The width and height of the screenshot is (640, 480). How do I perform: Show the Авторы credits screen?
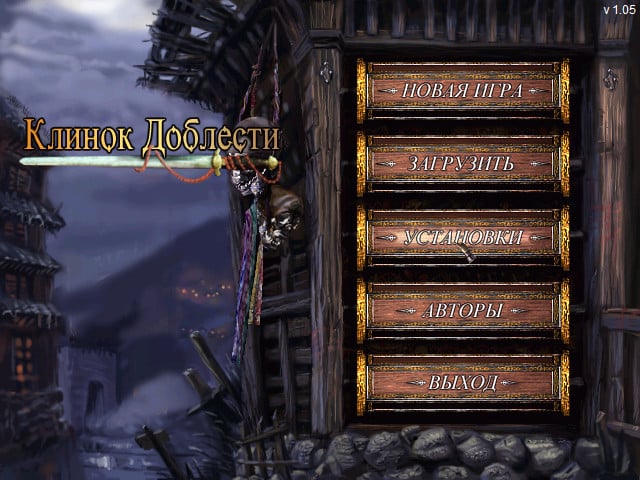point(462,311)
